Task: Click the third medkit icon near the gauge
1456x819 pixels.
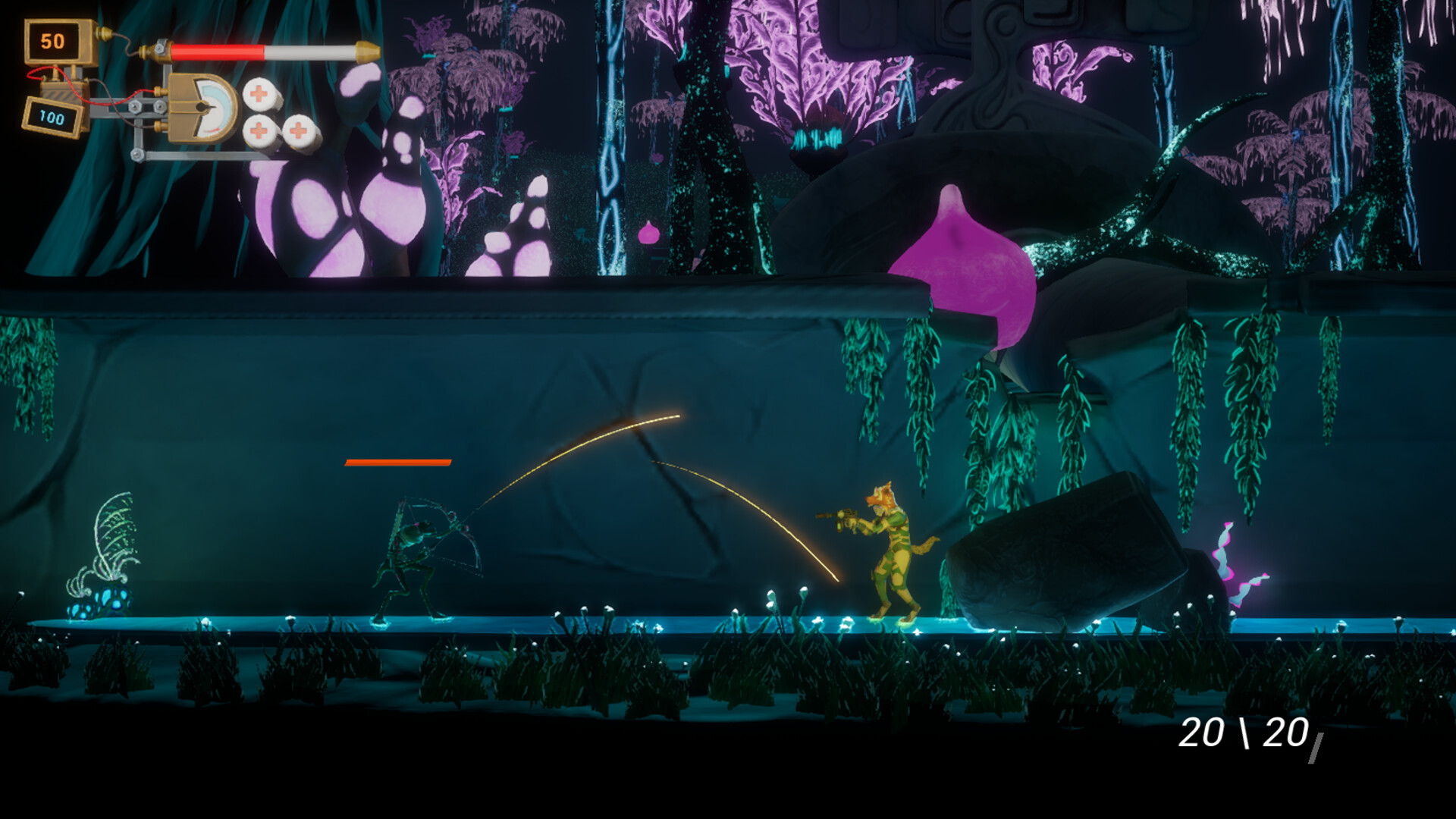Action: pyautogui.click(x=300, y=131)
